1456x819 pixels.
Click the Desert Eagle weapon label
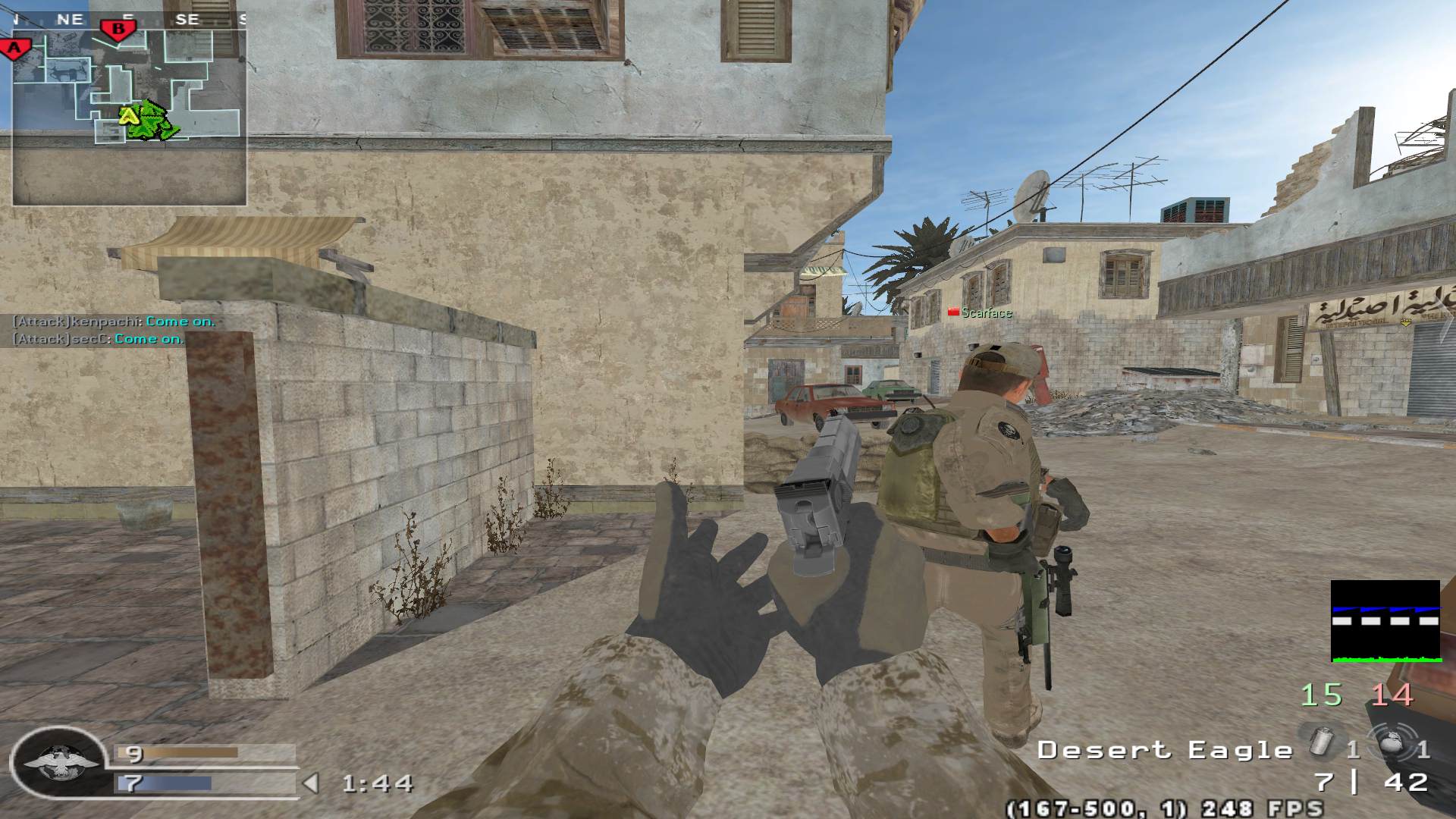point(1165,751)
